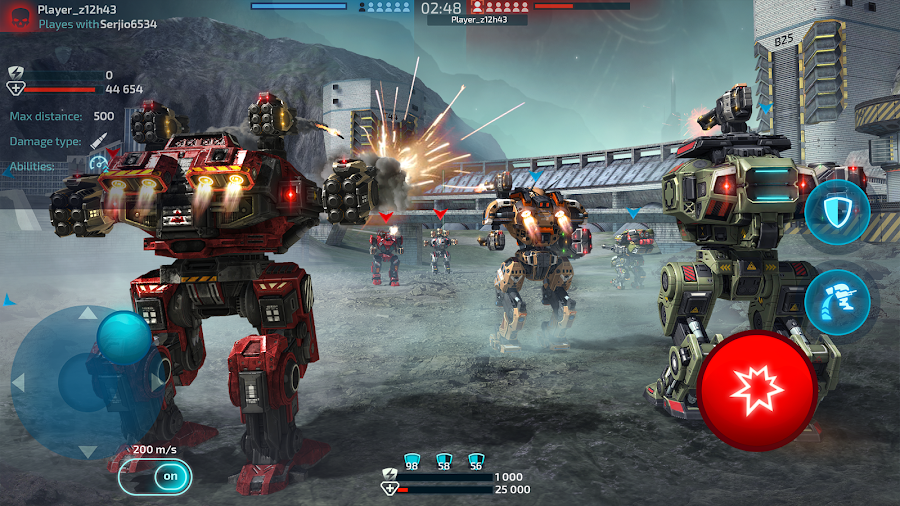900x506 pixels.
Task: Select the weapon slot showing 56
Action: pyautogui.click(x=475, y=460)
